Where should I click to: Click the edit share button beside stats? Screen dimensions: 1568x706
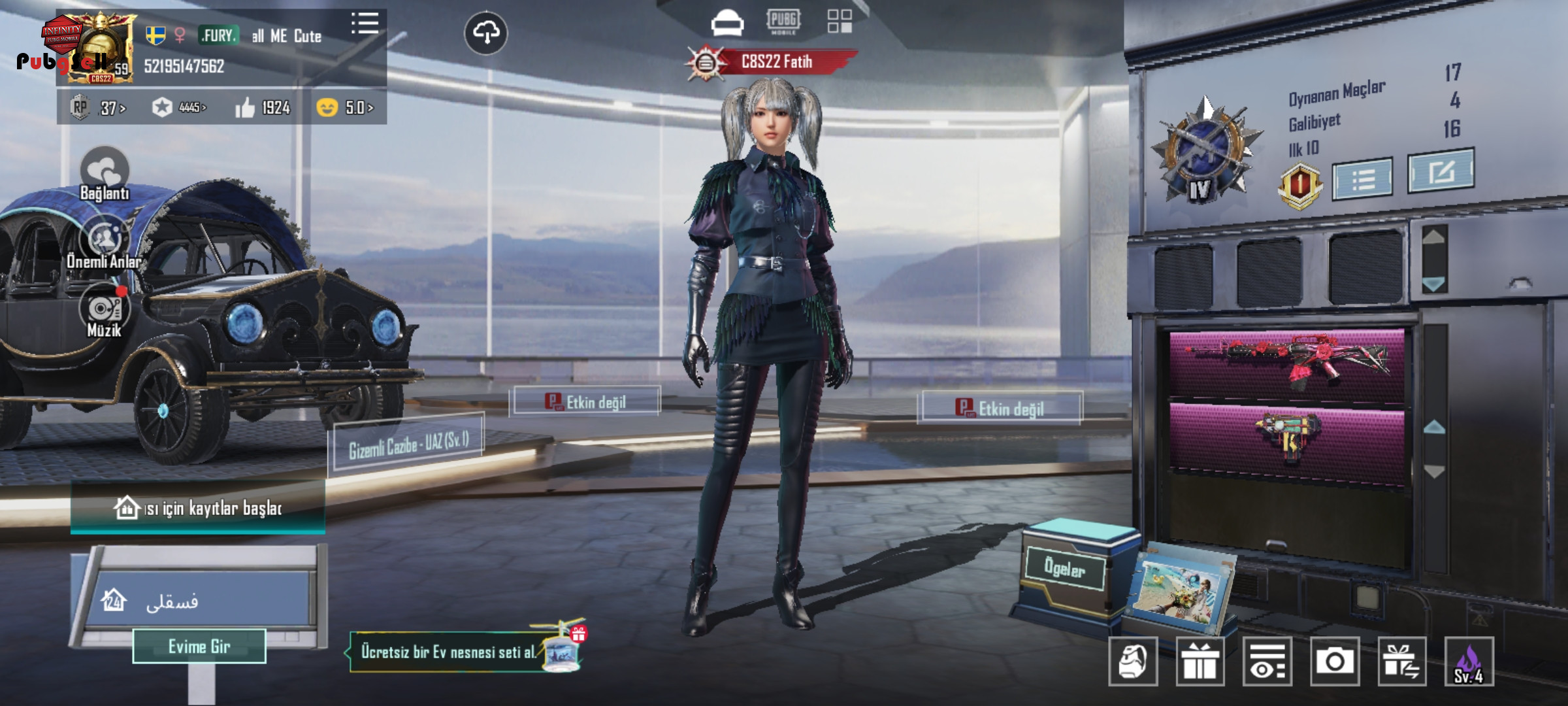pos(1441,171)
